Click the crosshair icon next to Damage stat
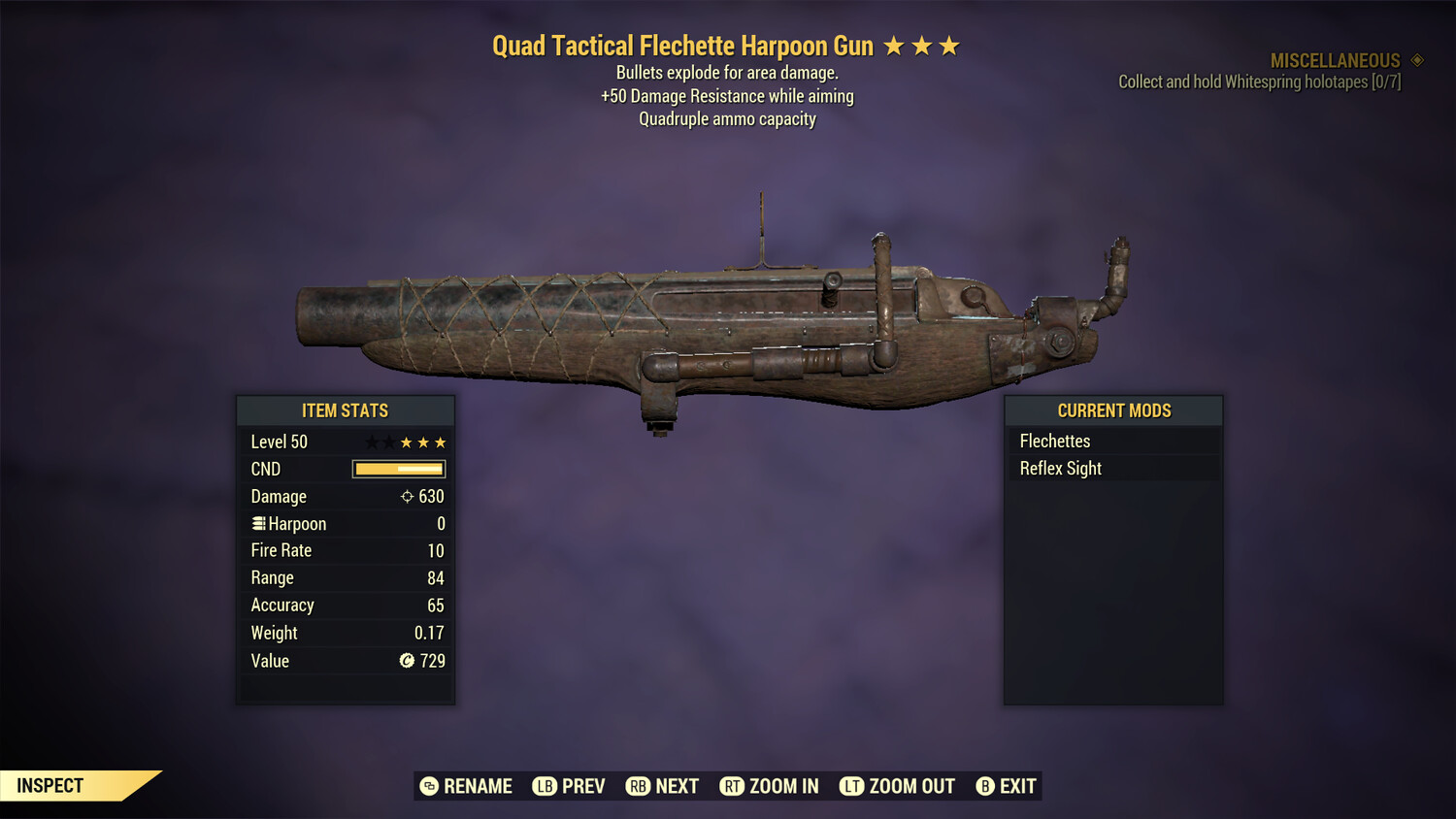 pyautogui.click(x=406, y=496)
